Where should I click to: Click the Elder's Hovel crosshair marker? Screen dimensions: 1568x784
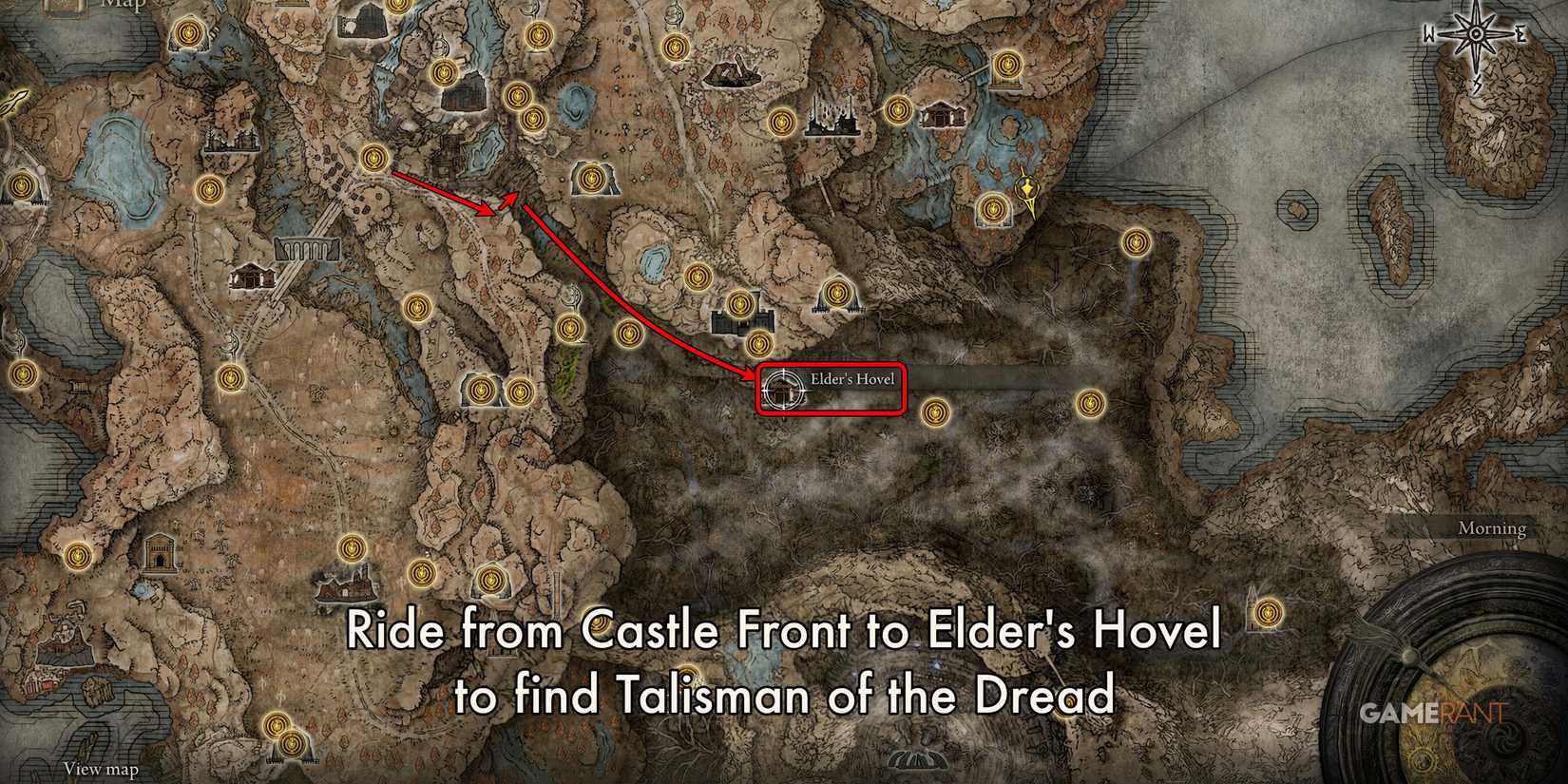click(x=782, y=391)
